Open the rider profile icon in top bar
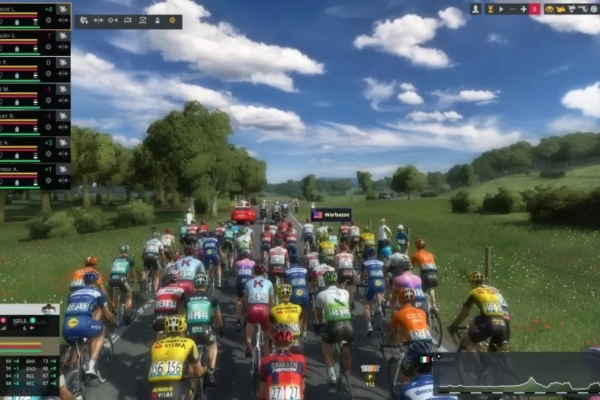This screenshot has width=600, height=400. tap(476, 9)
